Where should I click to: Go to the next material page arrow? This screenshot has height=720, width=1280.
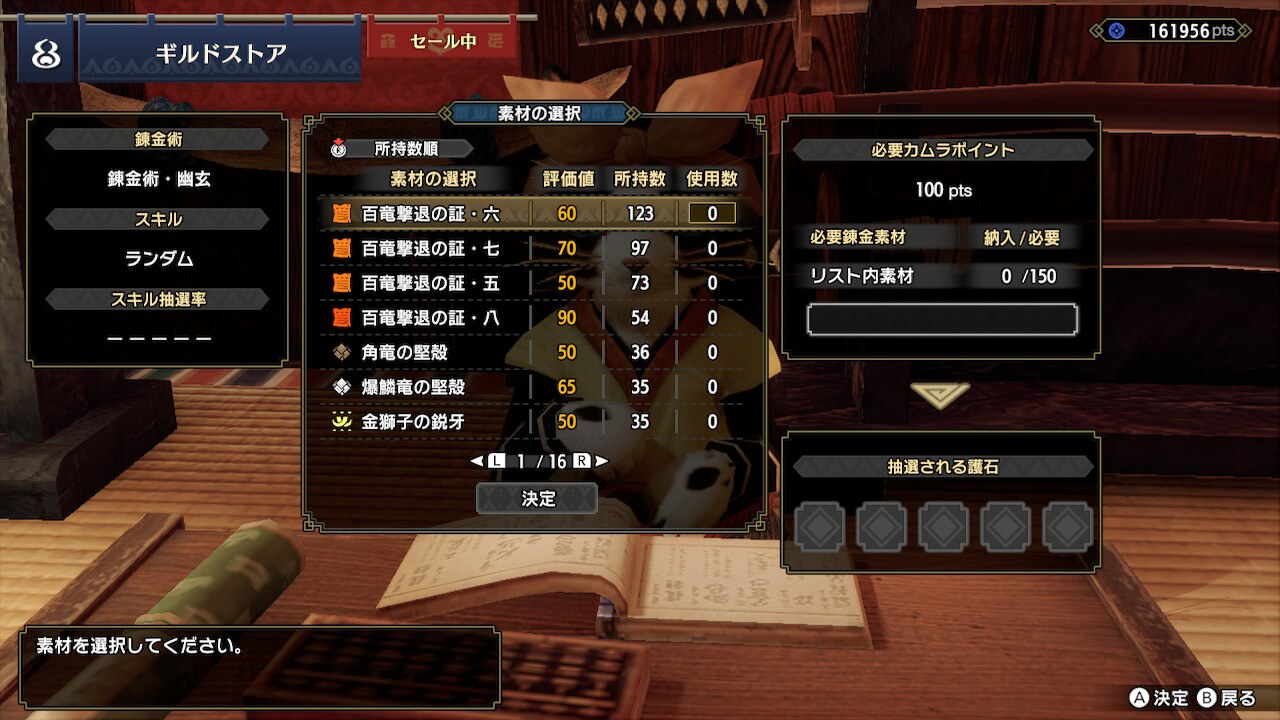point(601,461)
